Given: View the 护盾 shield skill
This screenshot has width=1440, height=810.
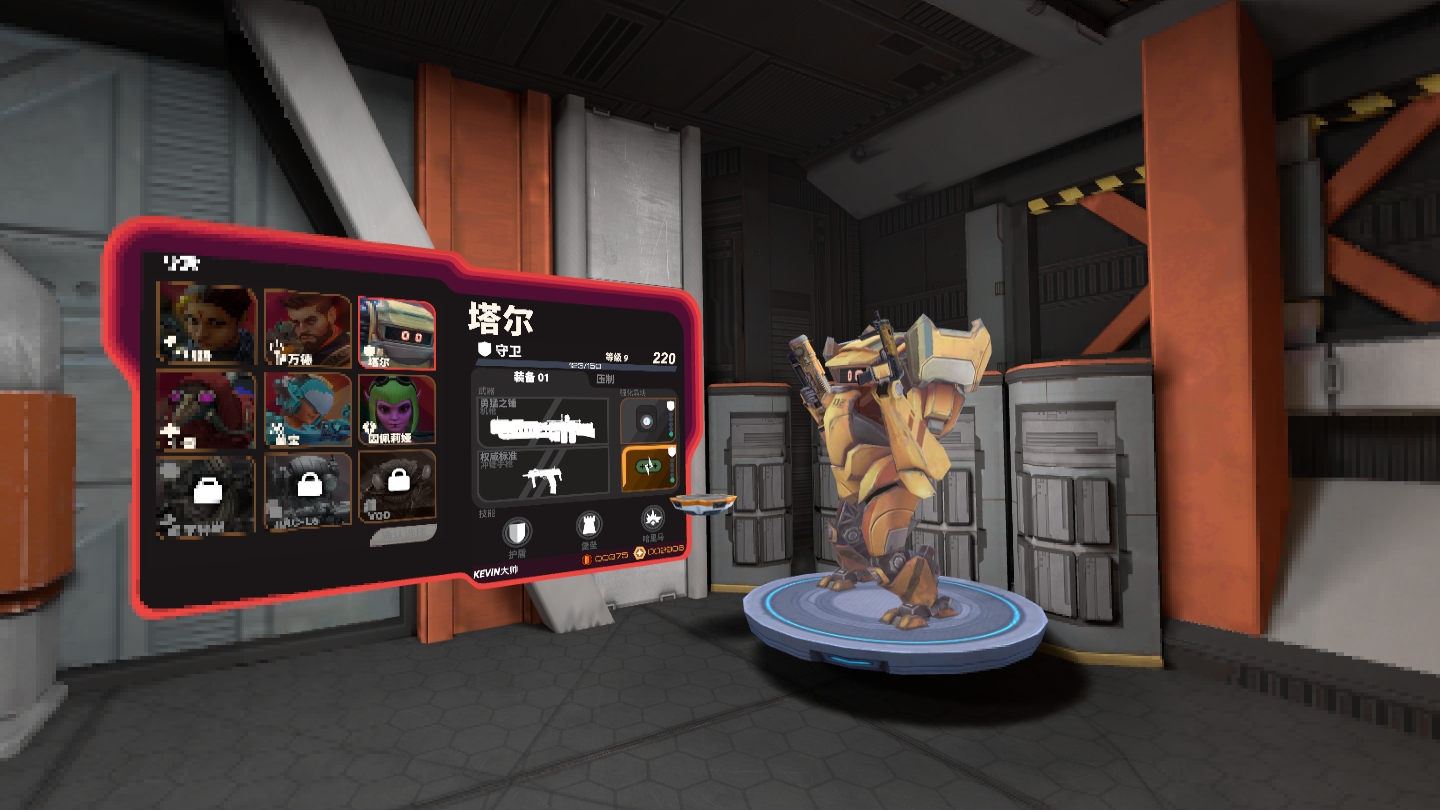Looking at the screenshot, I should (516, 532).
